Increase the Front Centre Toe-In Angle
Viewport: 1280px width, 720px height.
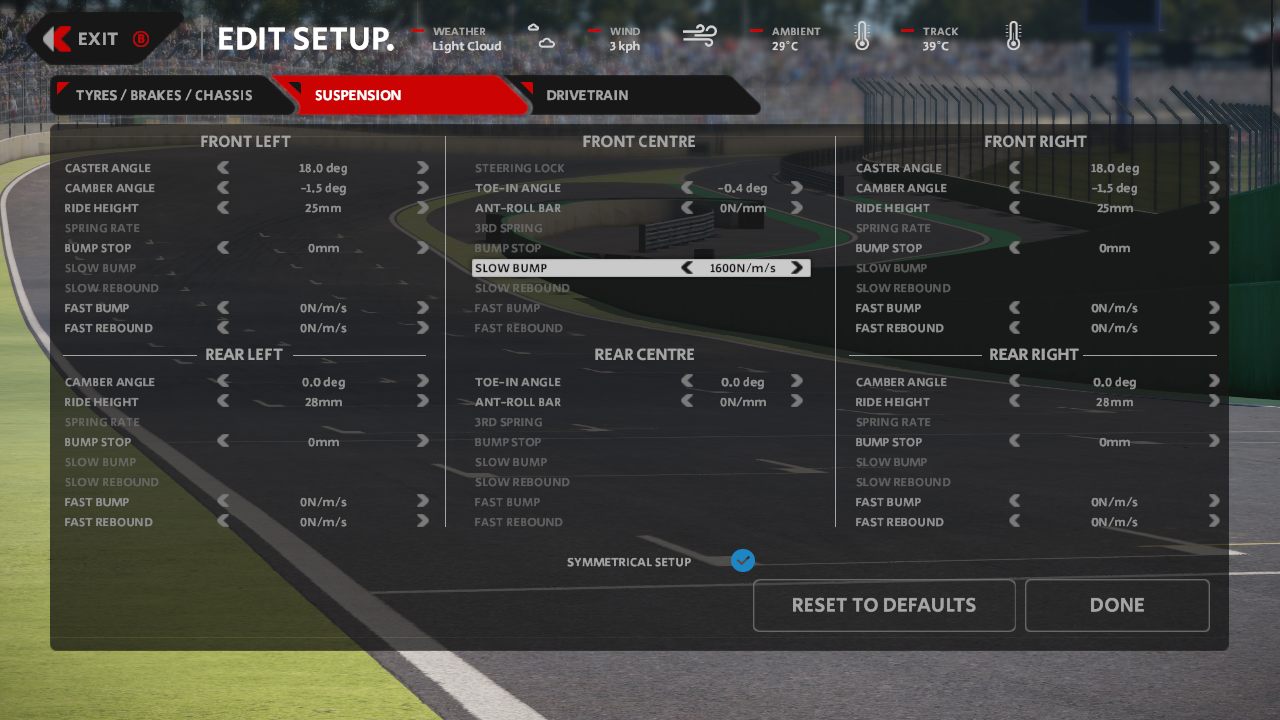[797, 188]
